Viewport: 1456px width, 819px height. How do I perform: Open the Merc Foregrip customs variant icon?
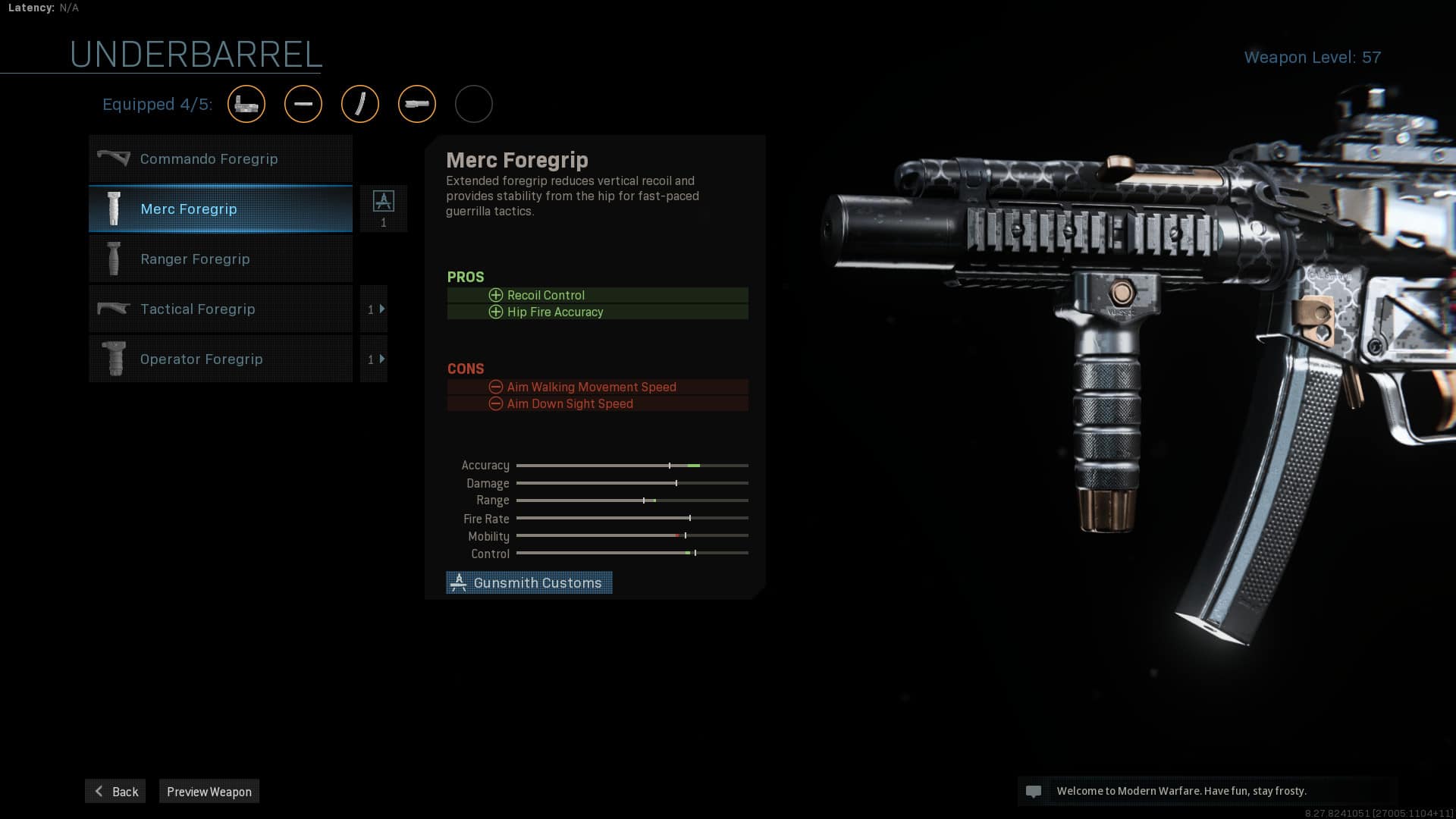(383, 208)
